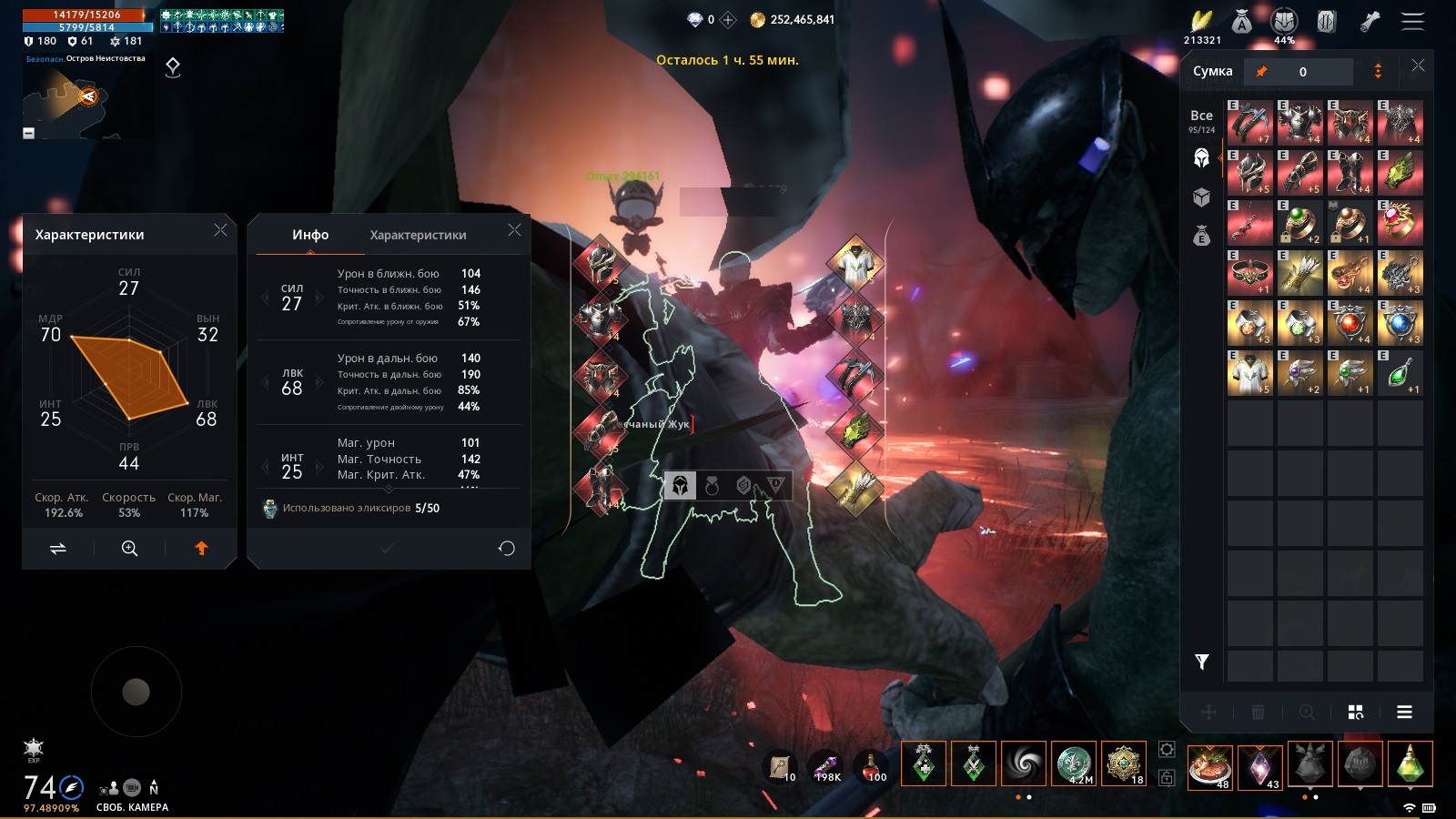
Task: Click the equipped helmet slot beside character
Action: (600, 263)
